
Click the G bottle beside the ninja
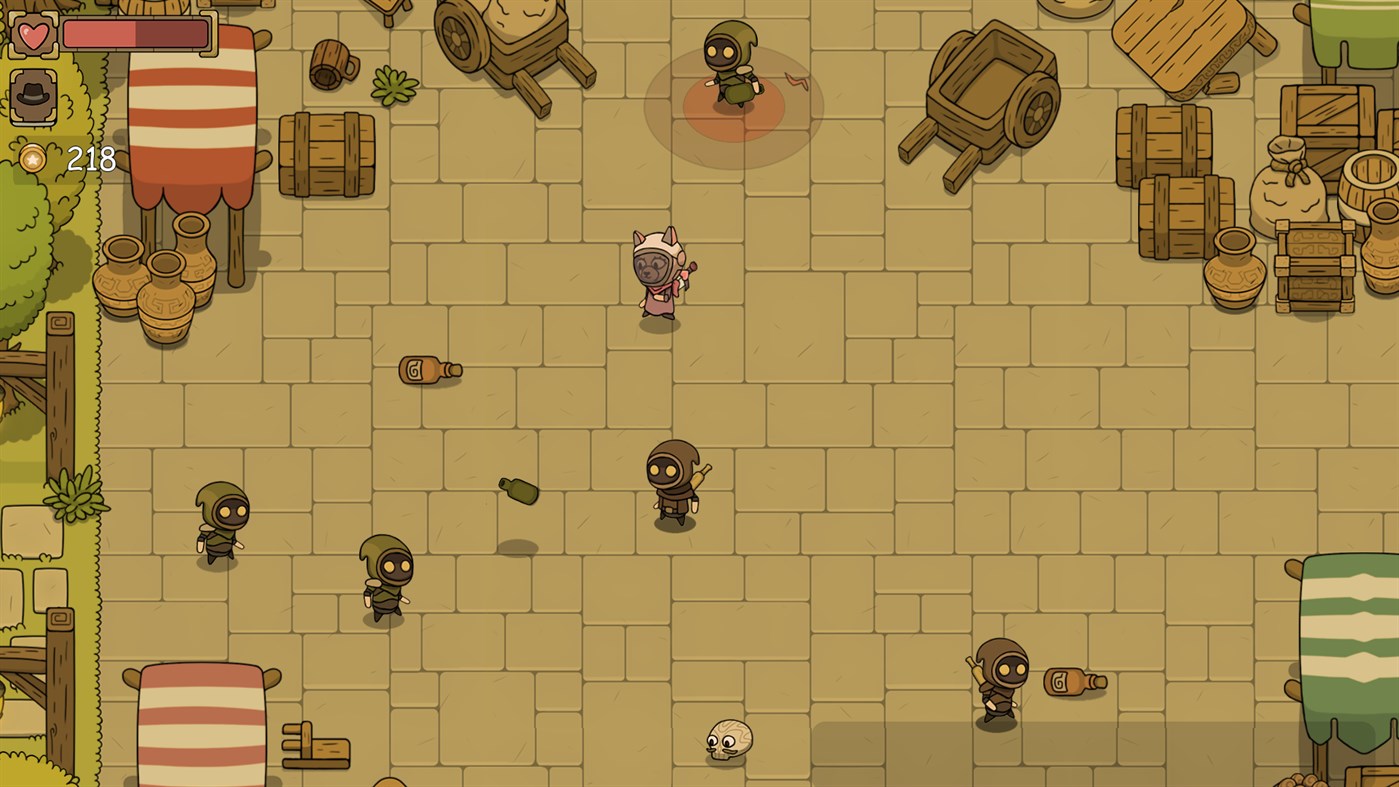click(x=1073, y=679)
